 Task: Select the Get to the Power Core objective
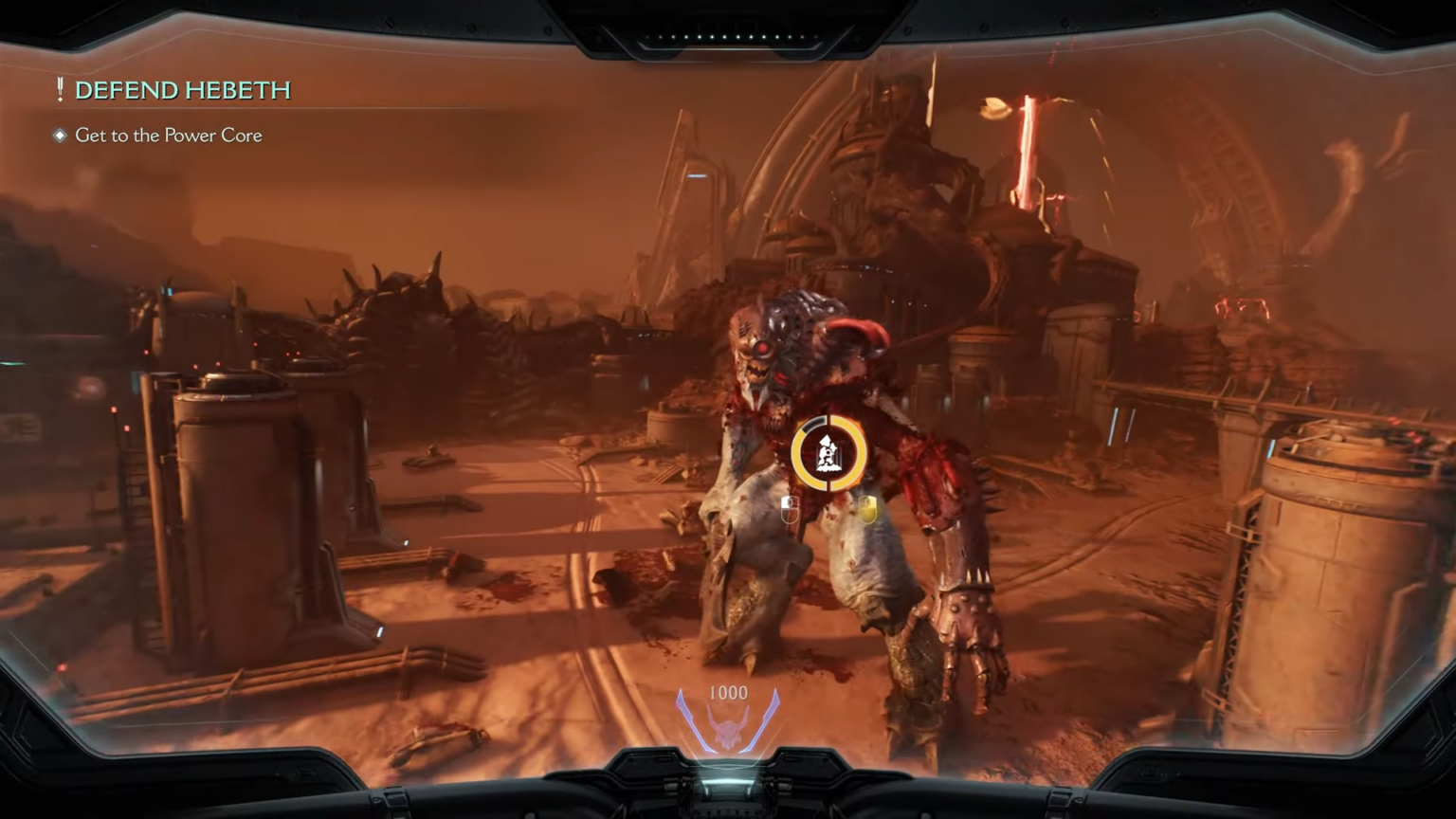pos(169,136)
